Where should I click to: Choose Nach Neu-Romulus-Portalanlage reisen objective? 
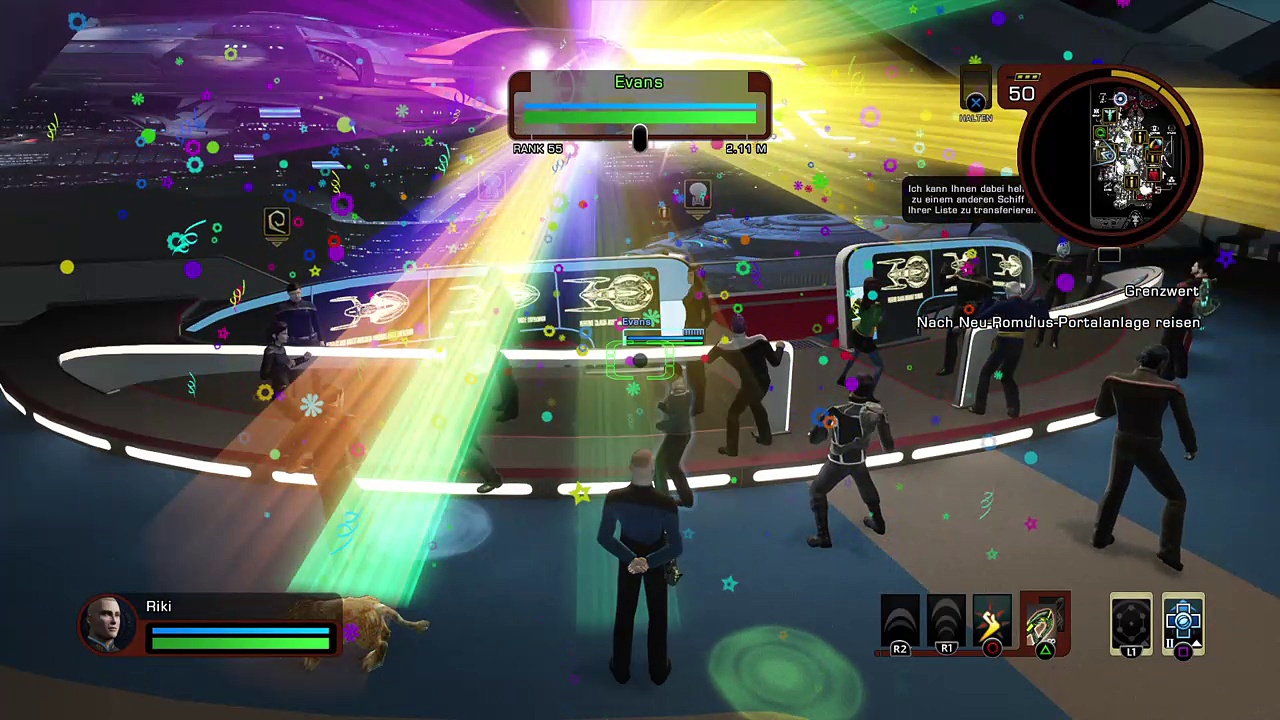(1058, 323)
